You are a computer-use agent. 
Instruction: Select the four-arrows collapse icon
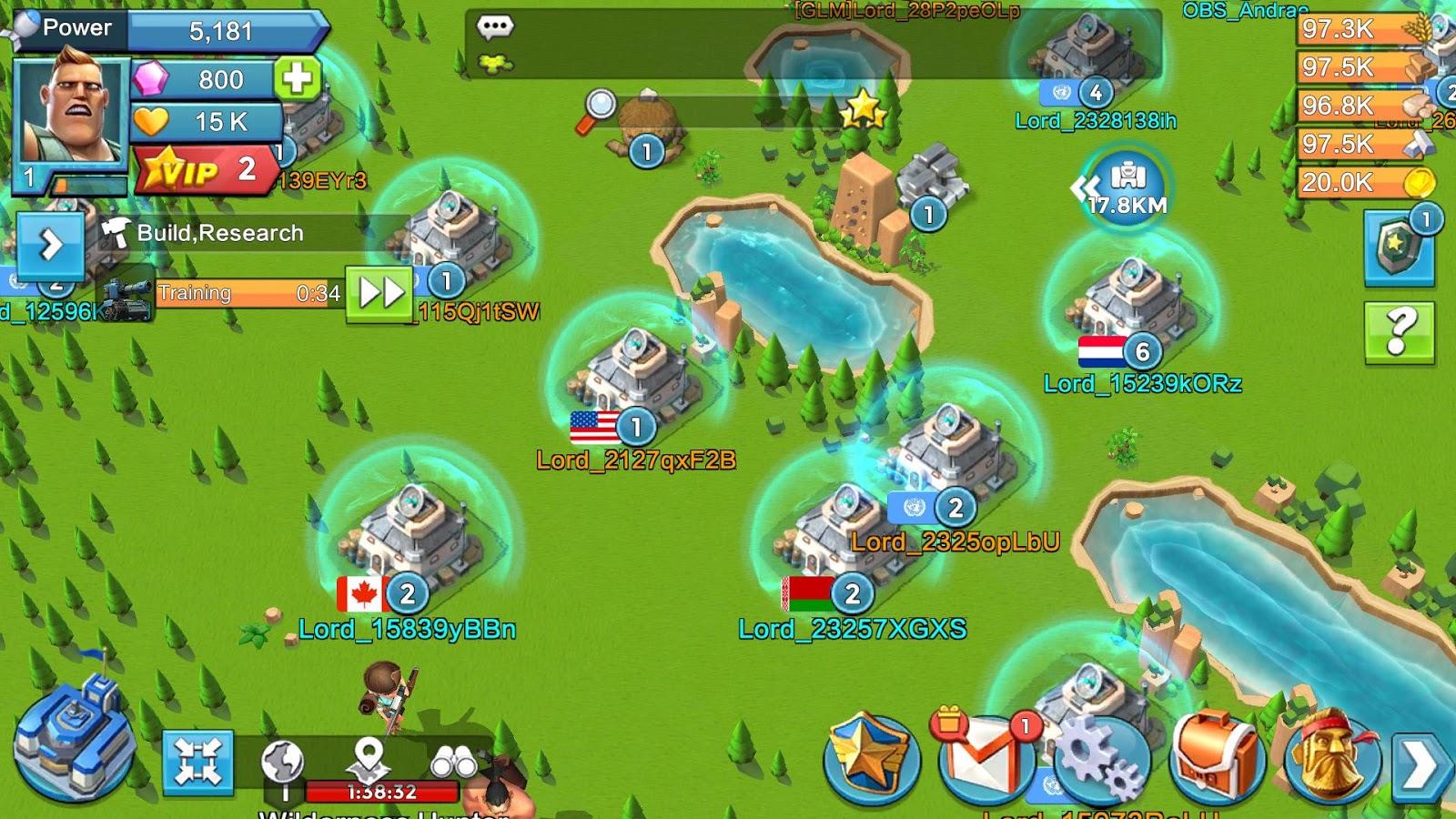pyautogui.click(x=197, y=762)
